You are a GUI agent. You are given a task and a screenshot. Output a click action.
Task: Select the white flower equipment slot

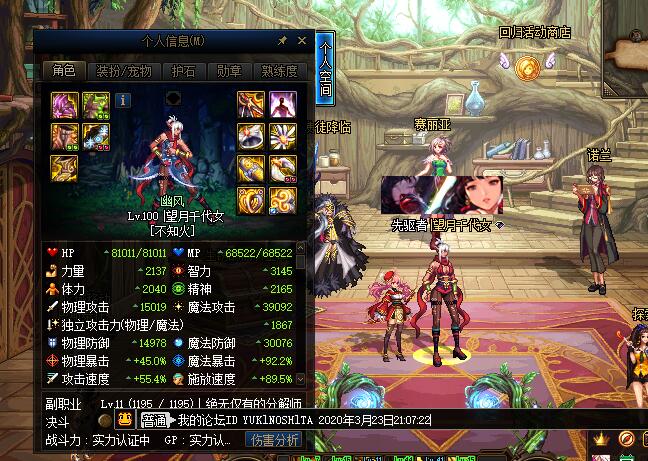click(281, 137)
